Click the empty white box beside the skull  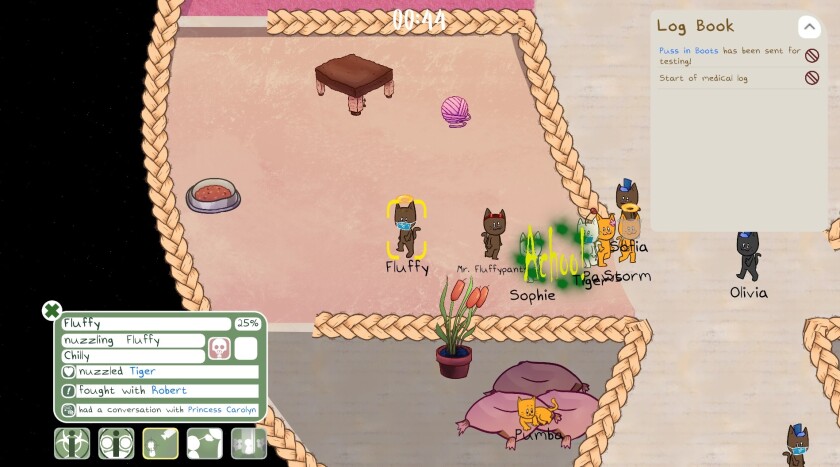click(246, 347)
